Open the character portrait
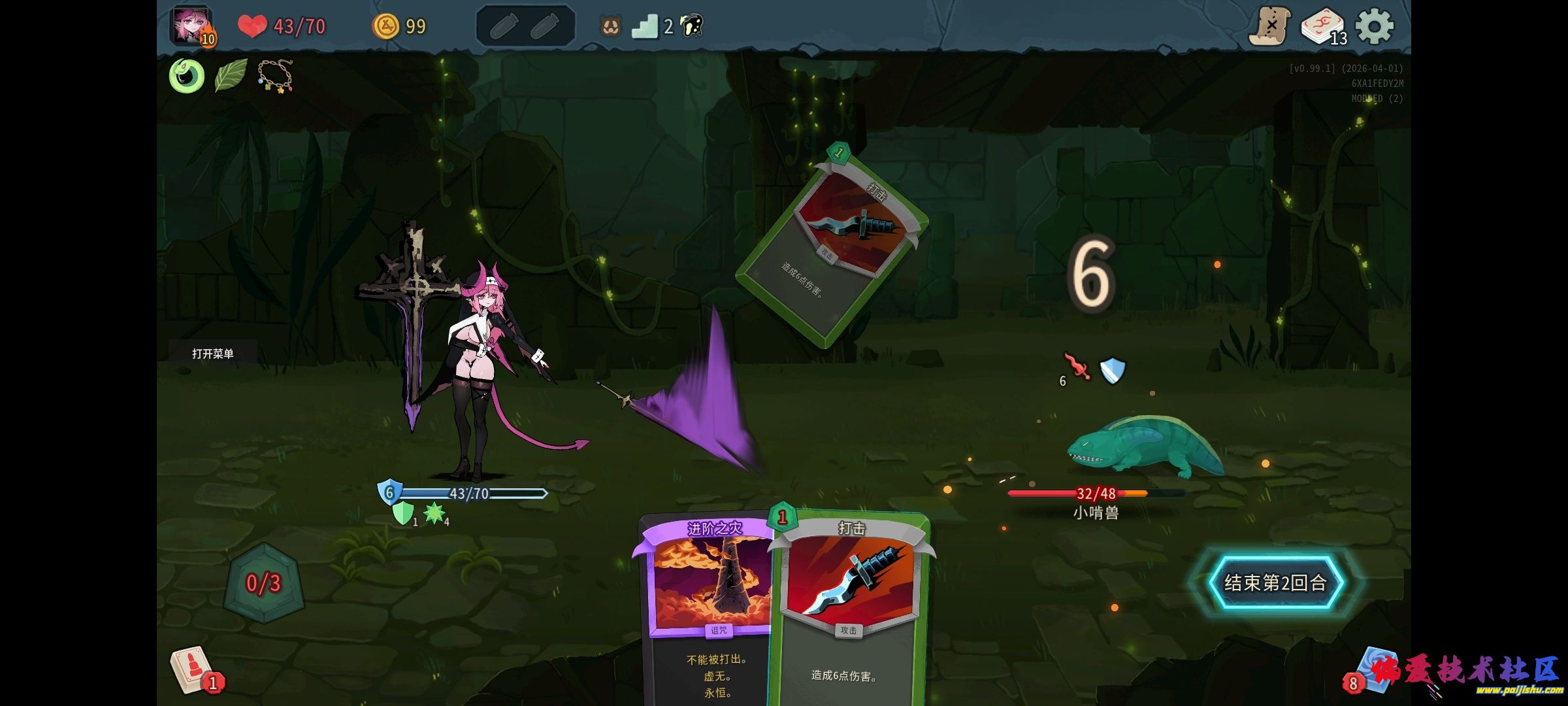This screenshot has height=706, width=1568. tap(191, 26)
